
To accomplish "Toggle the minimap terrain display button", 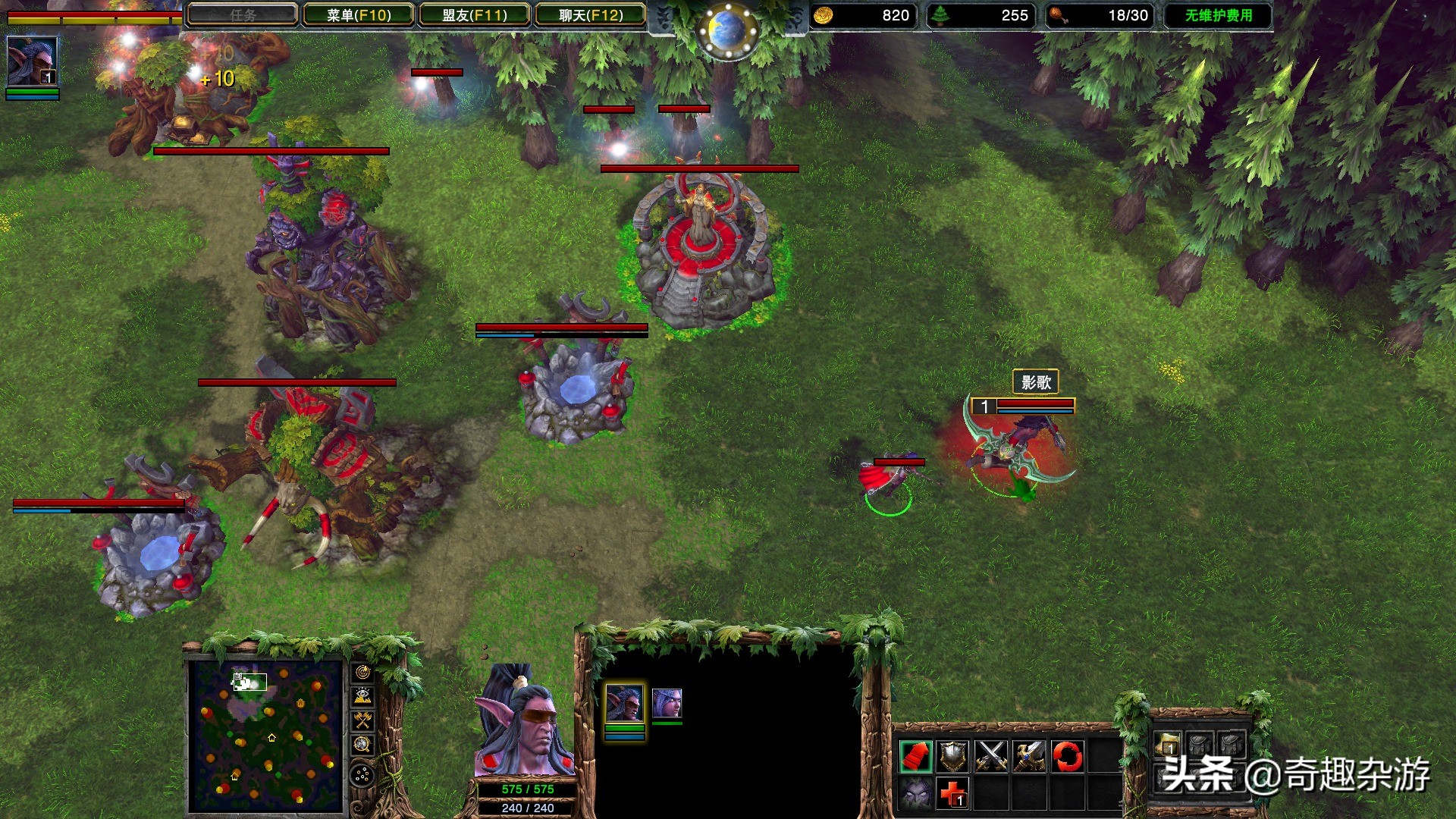I will pos(362,696).
